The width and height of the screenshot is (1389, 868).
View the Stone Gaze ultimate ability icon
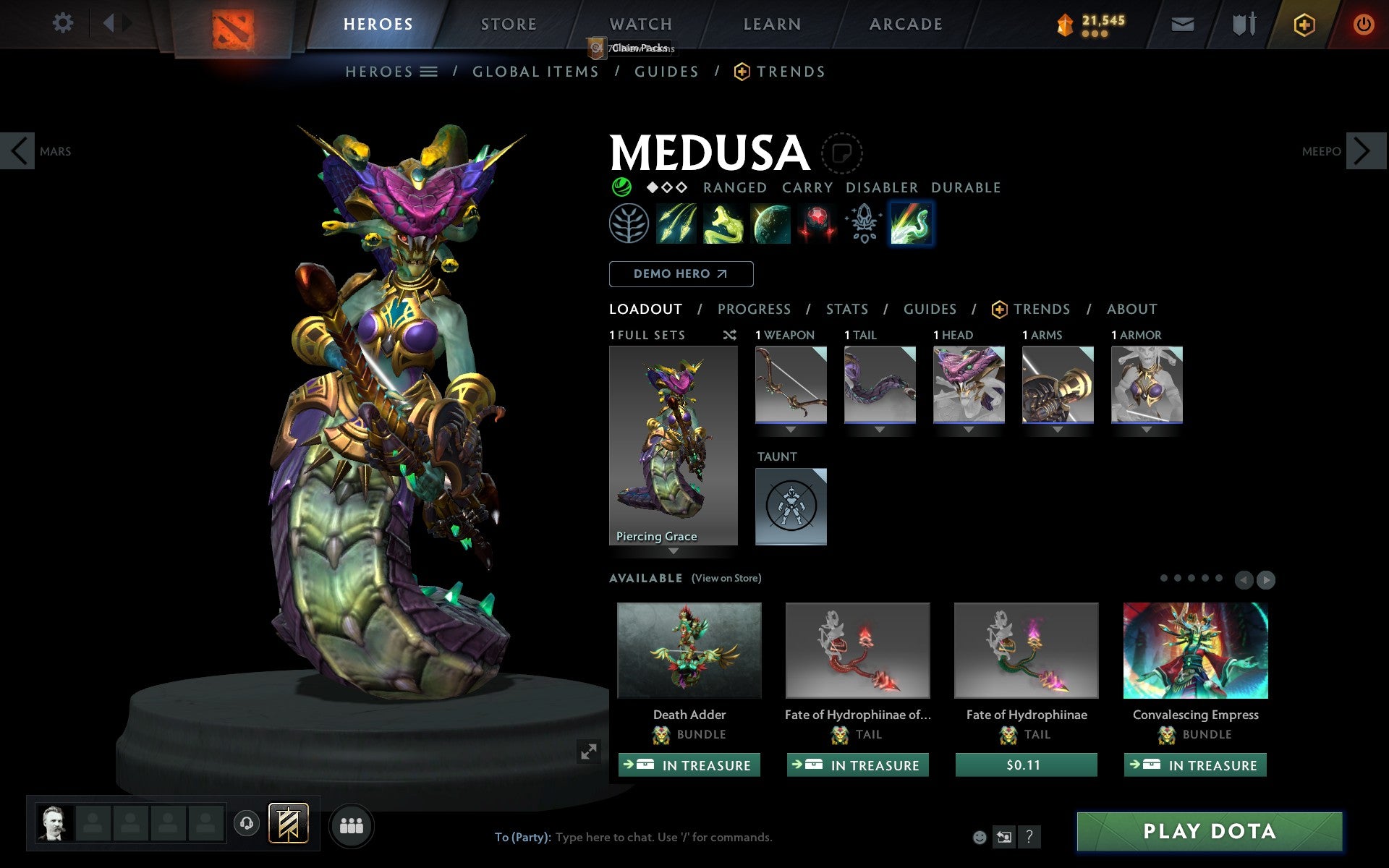817,224
